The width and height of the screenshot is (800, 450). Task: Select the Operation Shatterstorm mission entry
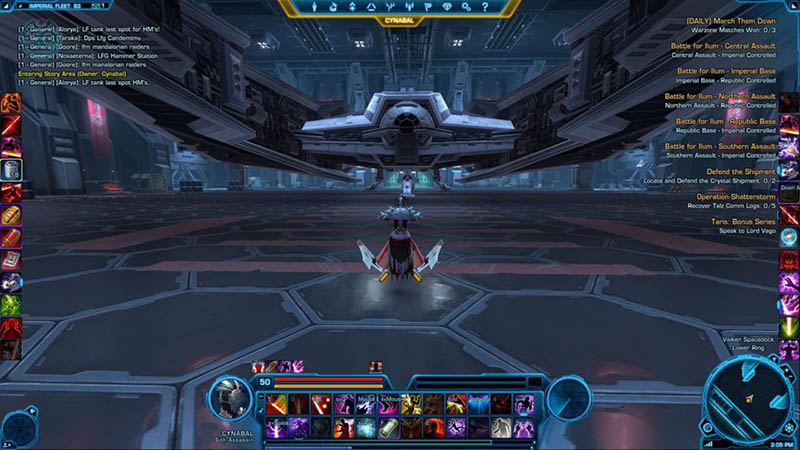[734, 196]
